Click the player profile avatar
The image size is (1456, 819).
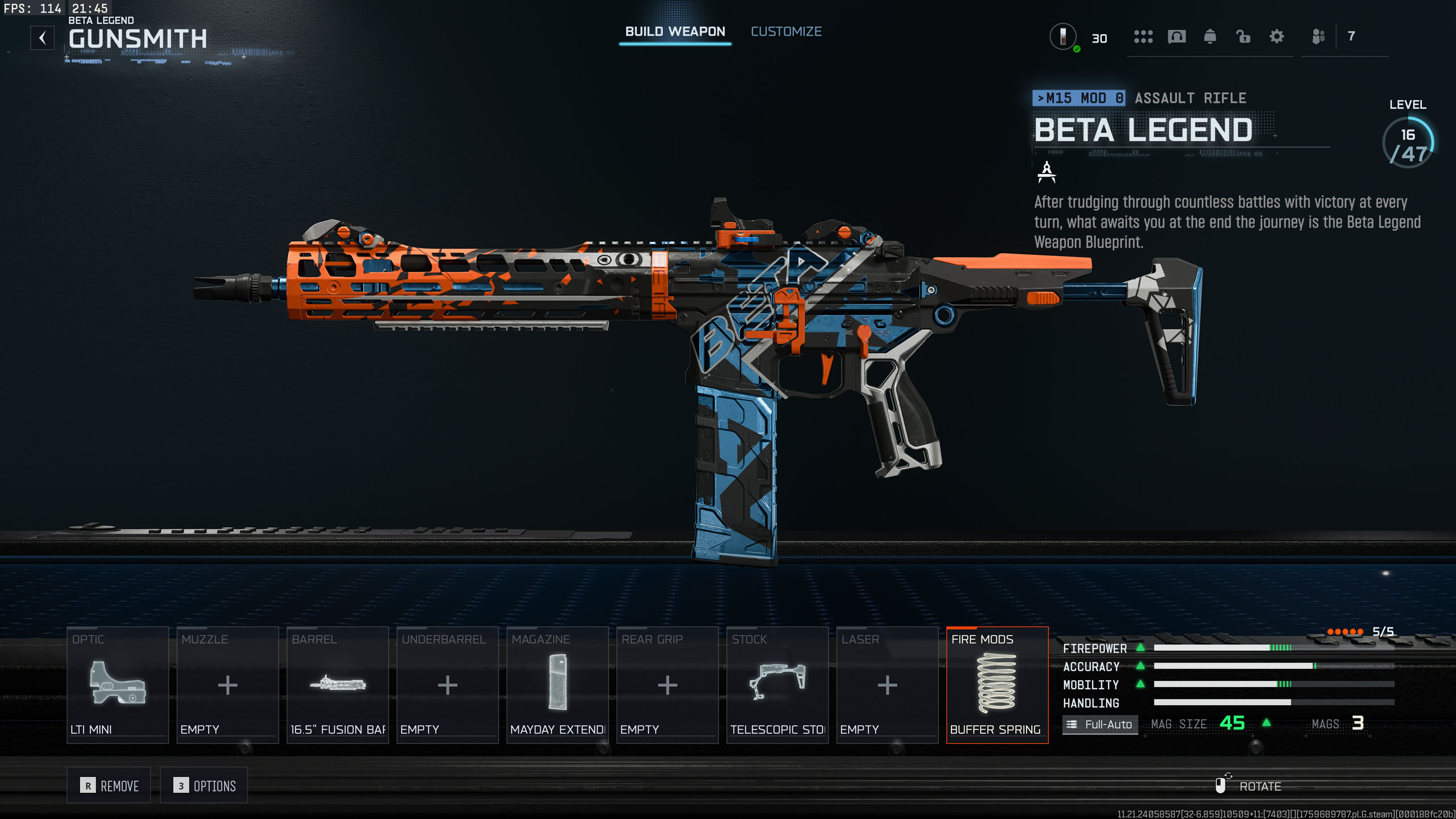coord(1062,37)
